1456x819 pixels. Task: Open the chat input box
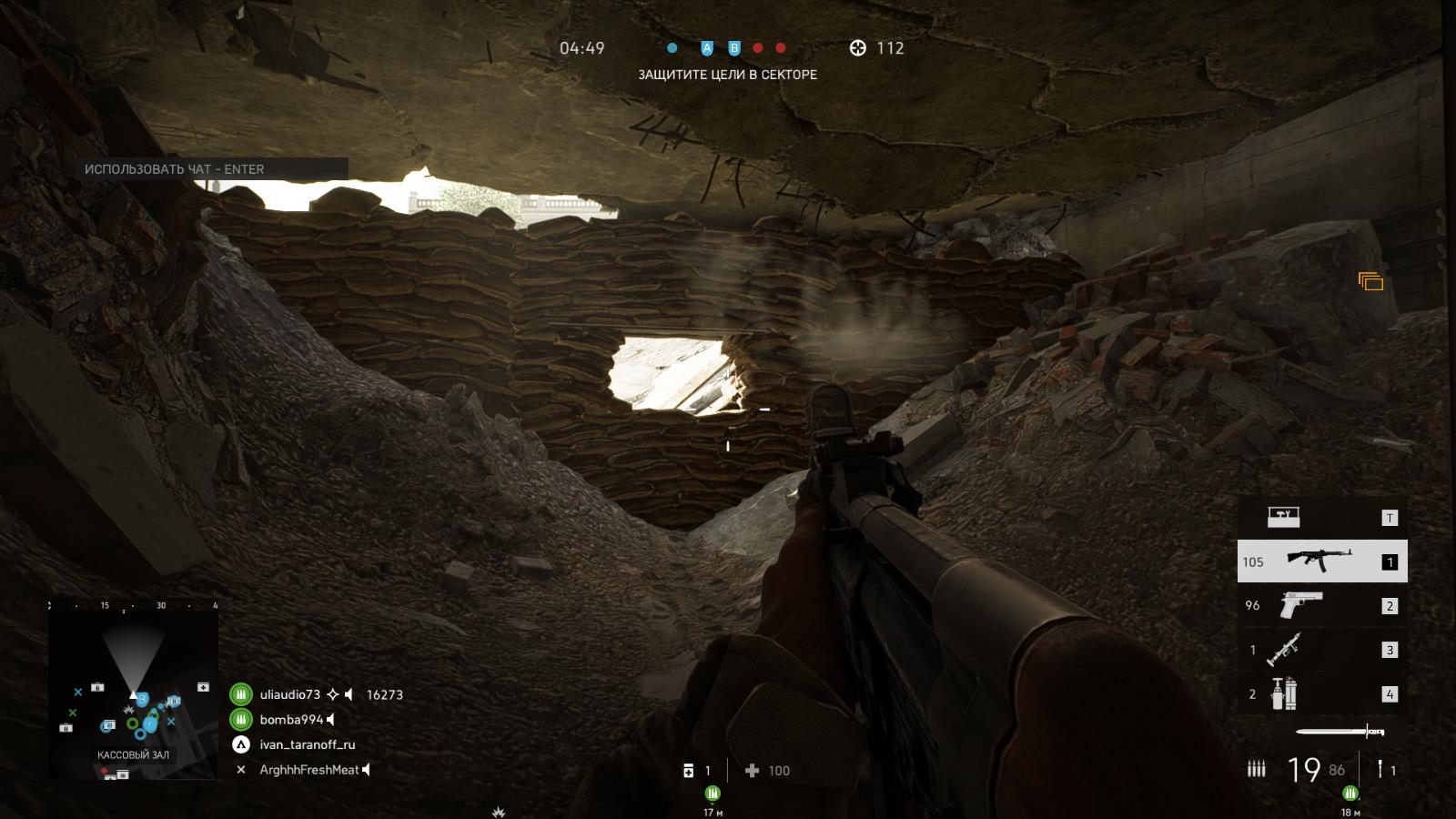[x=212, y=169]
